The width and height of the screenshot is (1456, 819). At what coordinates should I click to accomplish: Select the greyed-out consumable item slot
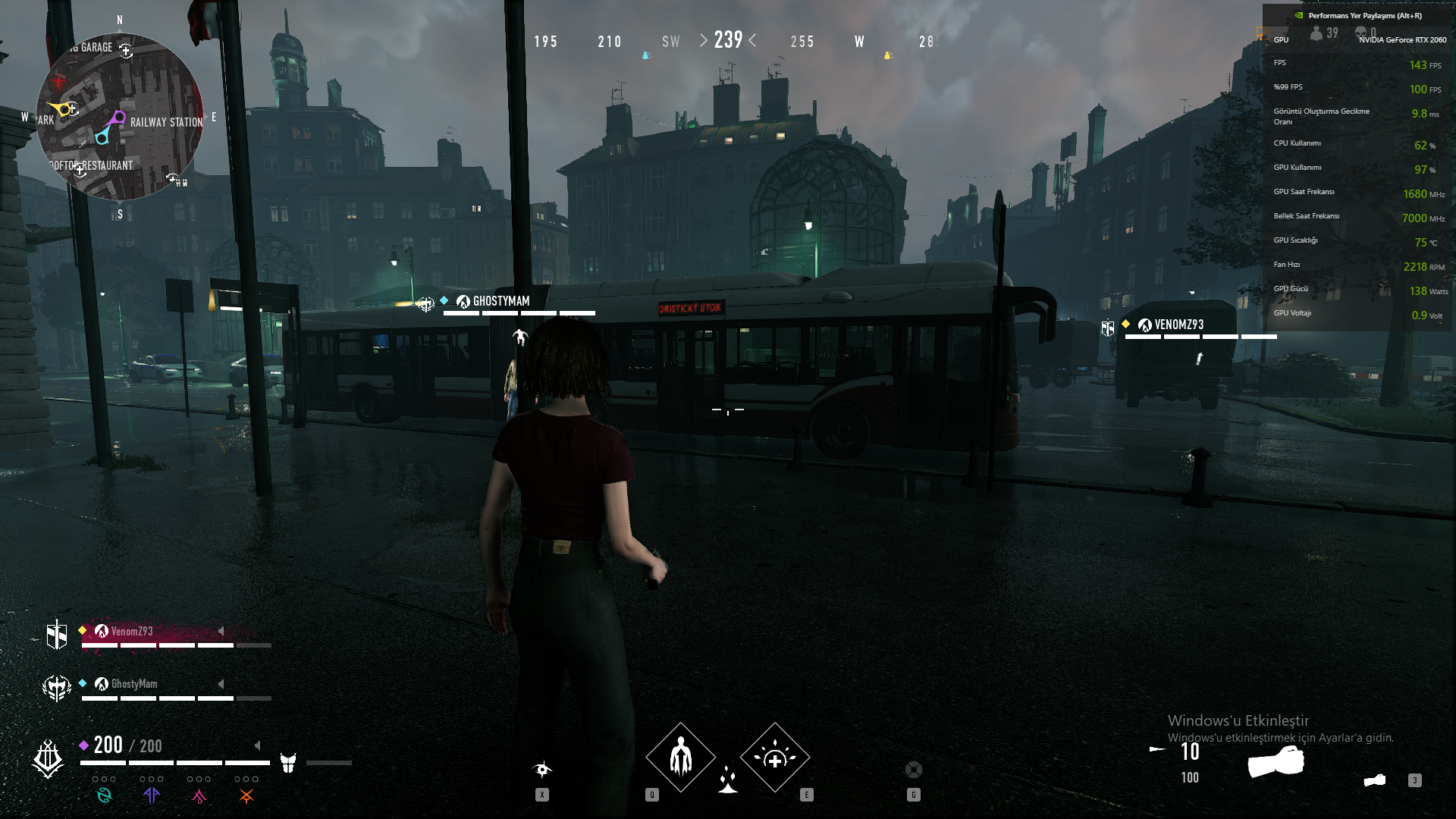point(914,770)
